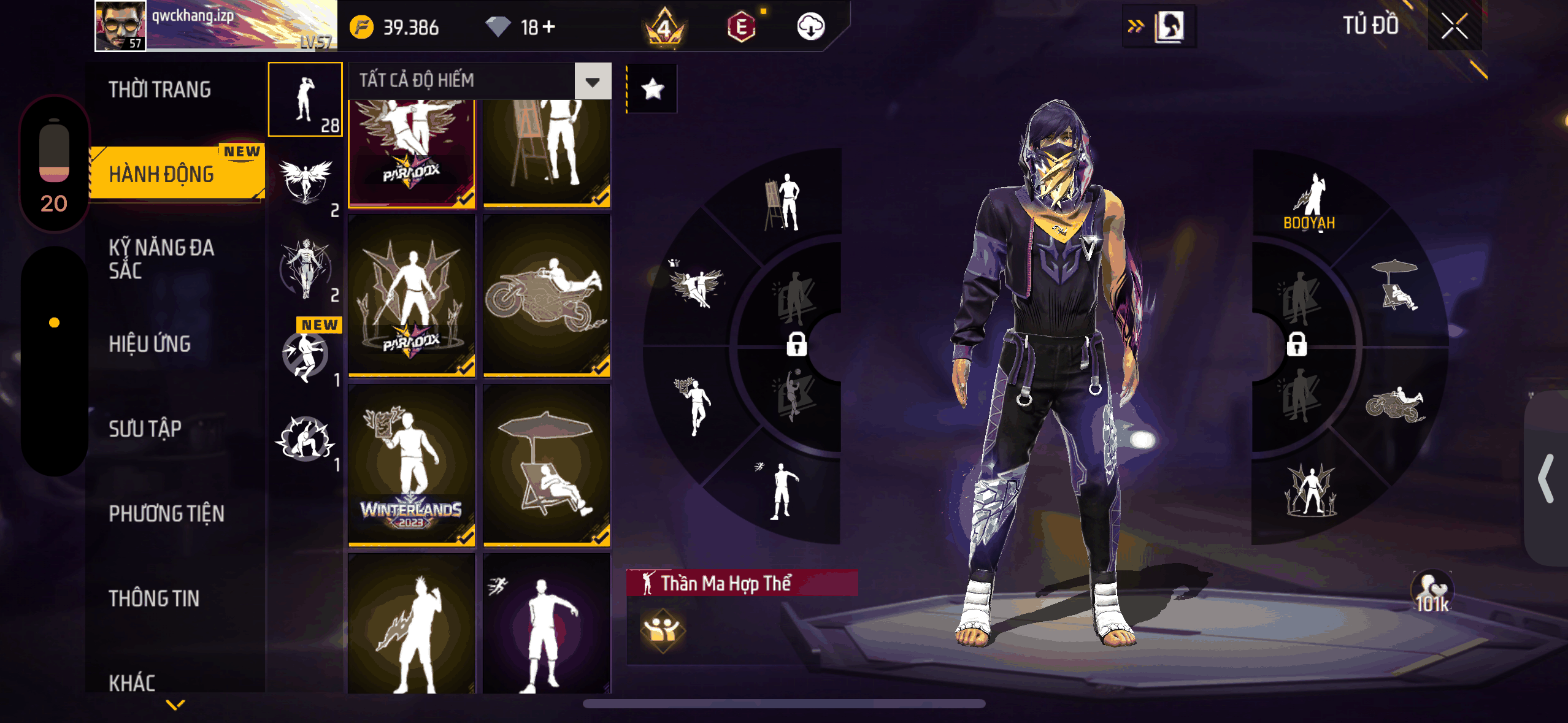Pick the Winterlands 2023 emote
This screenshot has width=1568, height=723.
click(412, 465)
